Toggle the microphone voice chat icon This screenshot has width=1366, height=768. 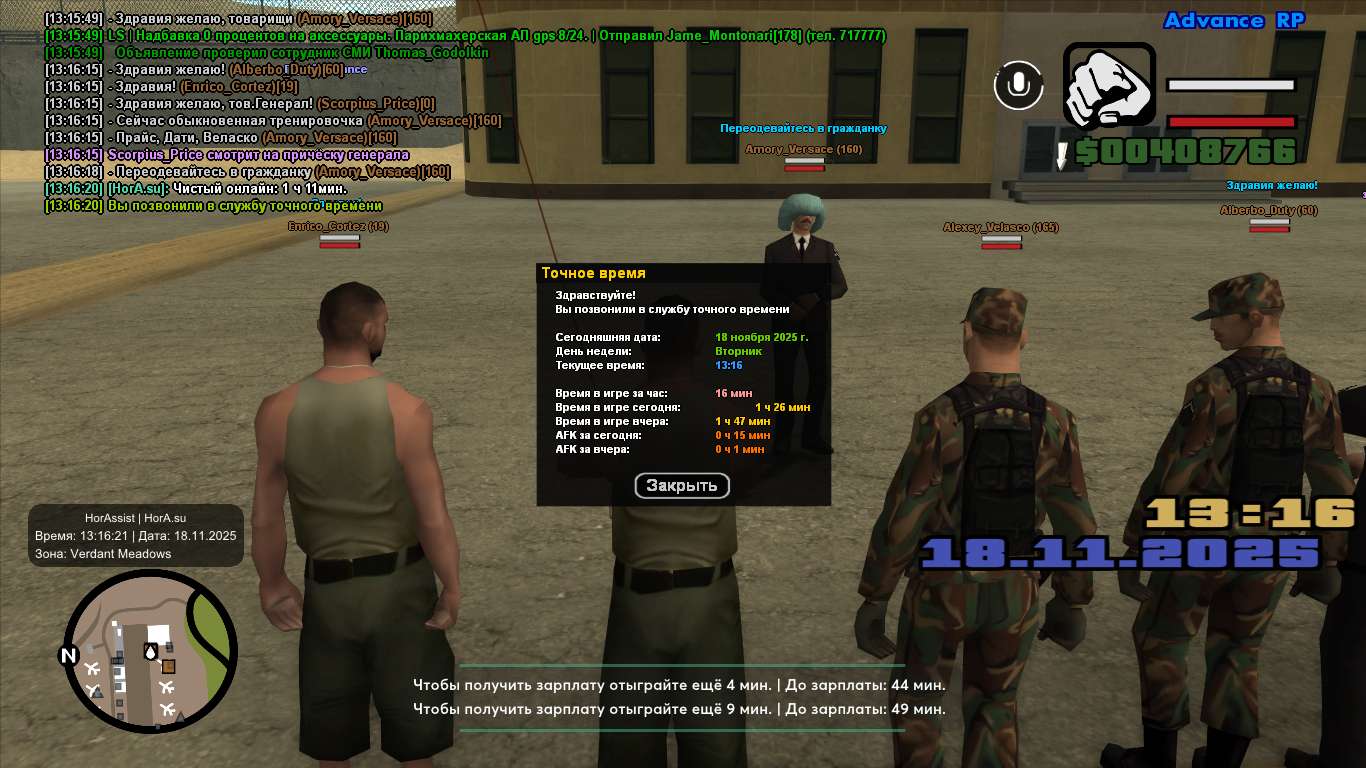tap(1018, 85)
